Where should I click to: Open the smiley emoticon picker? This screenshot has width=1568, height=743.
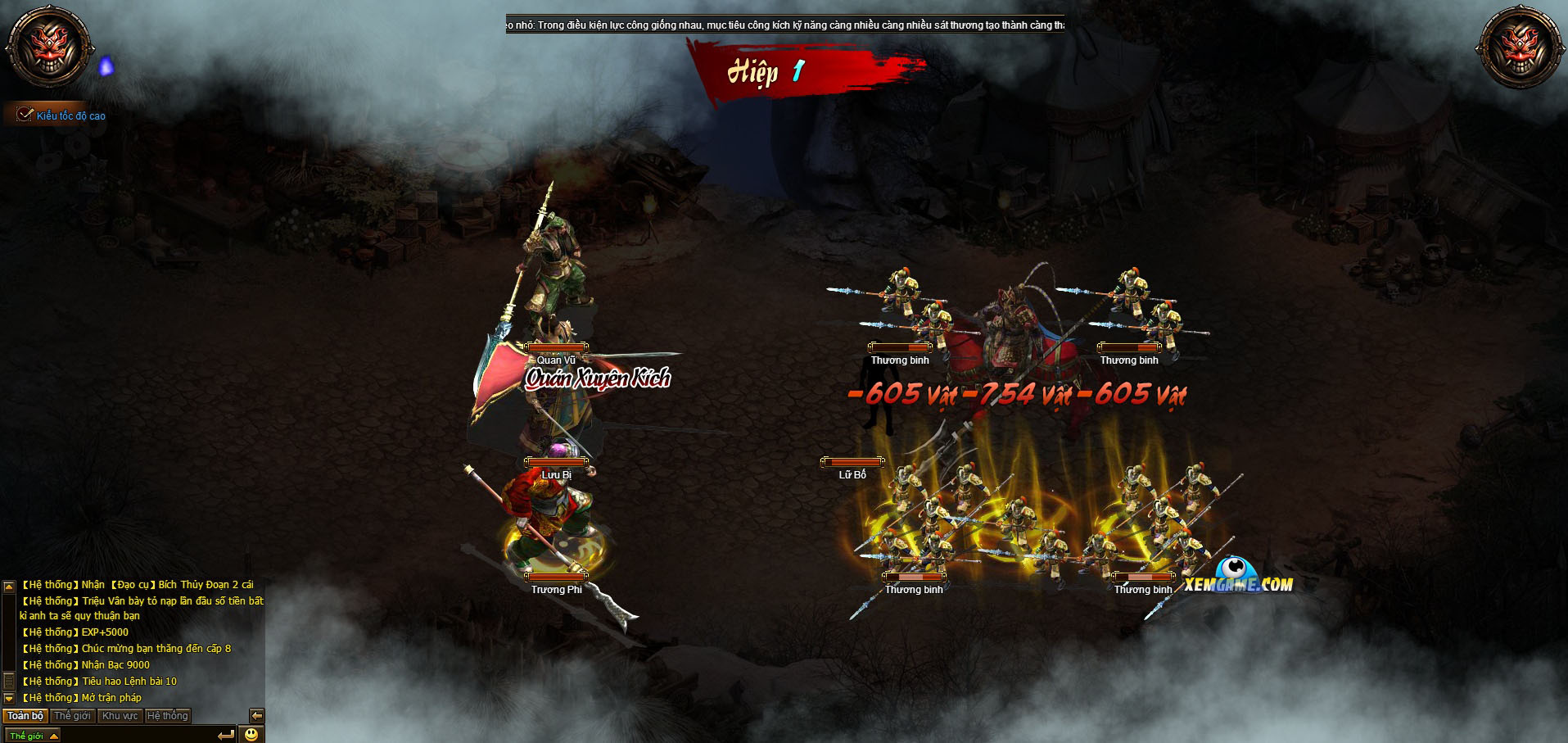coord(251,735)
